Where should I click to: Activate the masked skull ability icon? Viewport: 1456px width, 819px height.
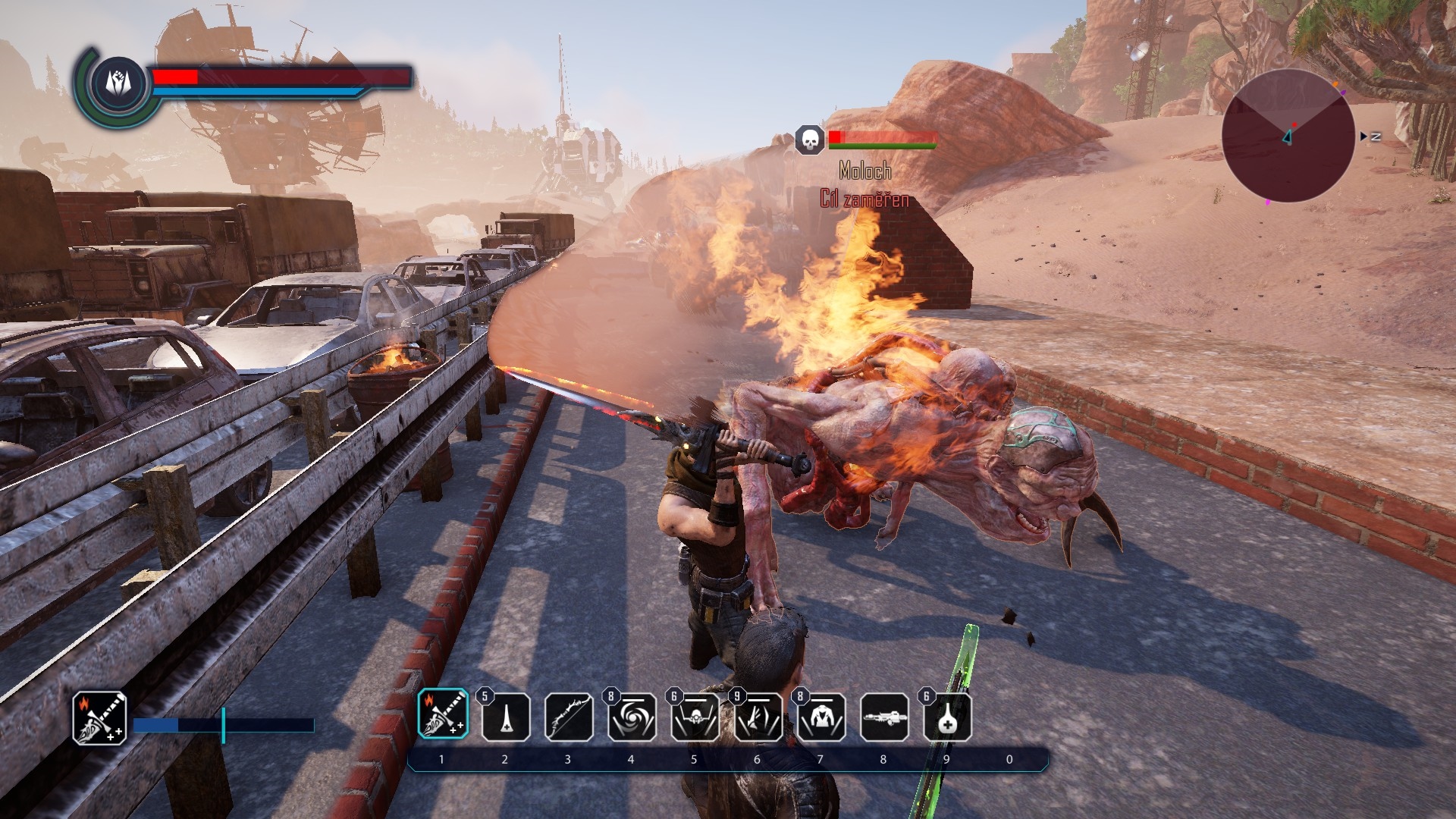(694, 717)
